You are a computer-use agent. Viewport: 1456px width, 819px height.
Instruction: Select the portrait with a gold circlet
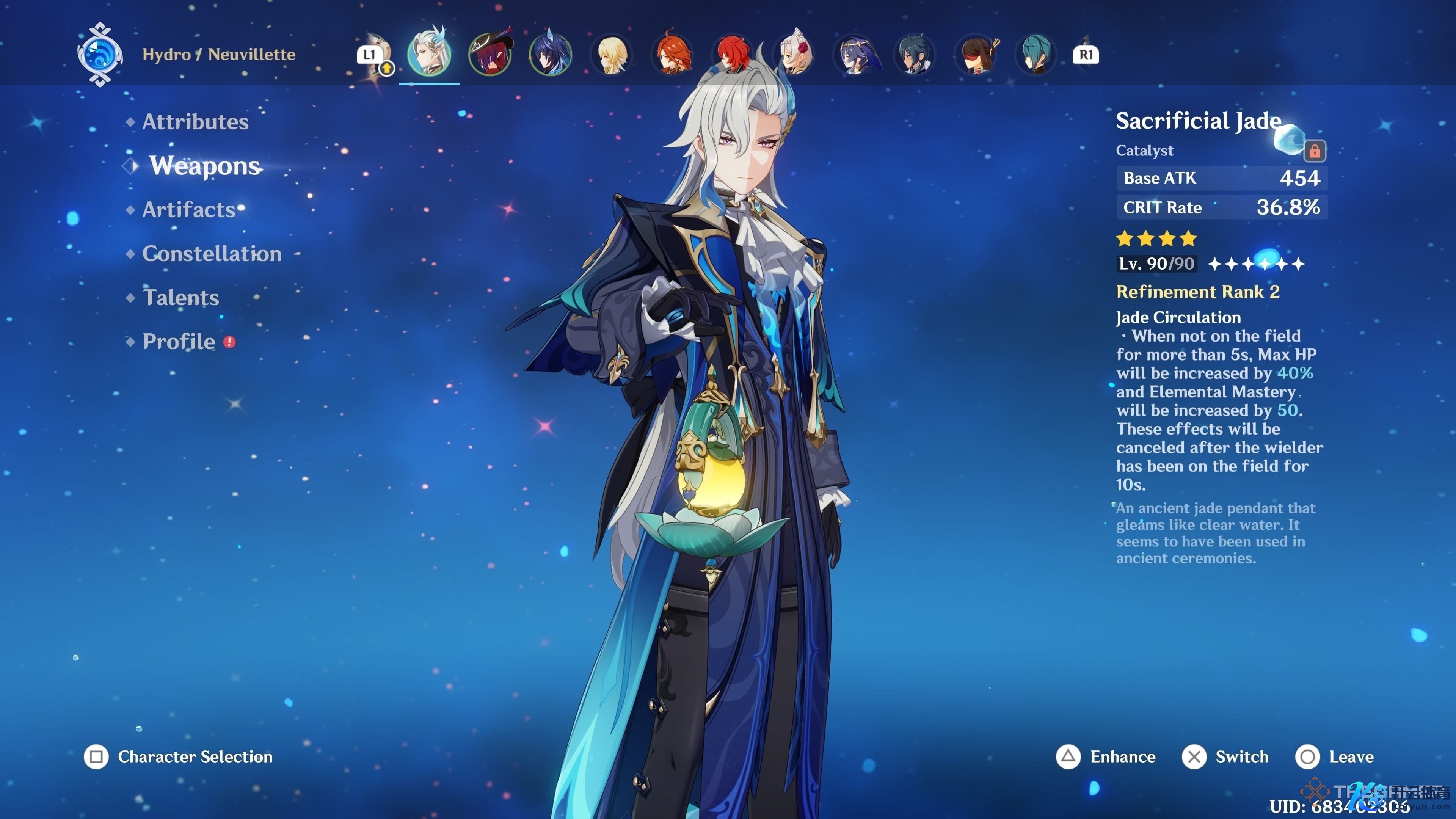855,54
